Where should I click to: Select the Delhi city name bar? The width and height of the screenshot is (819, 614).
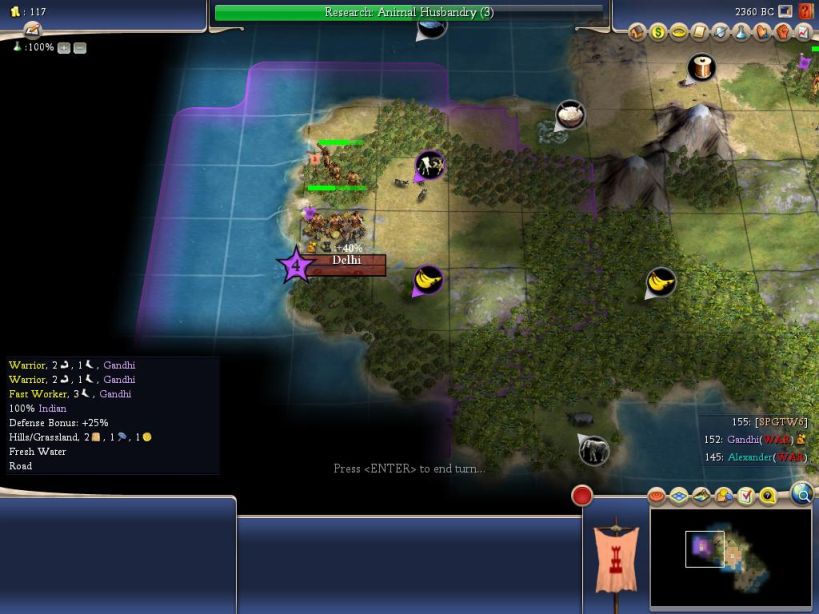346,261
